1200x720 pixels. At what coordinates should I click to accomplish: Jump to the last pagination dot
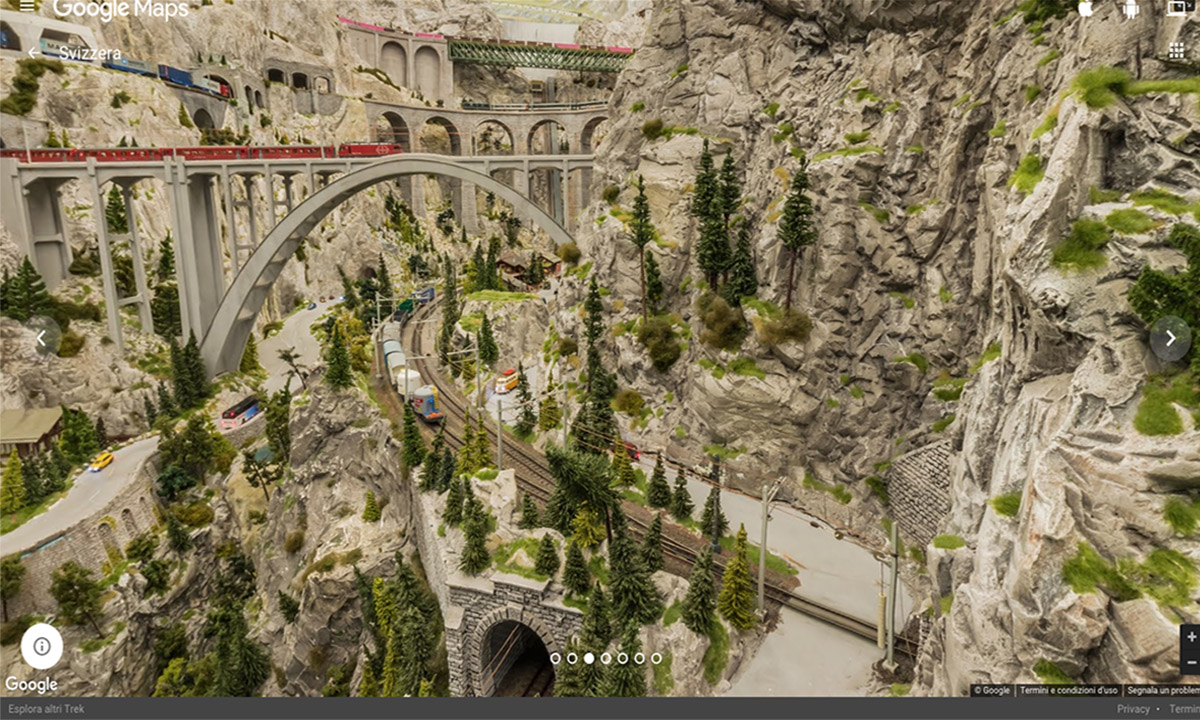pyautogui.click(x=656, y=658)
